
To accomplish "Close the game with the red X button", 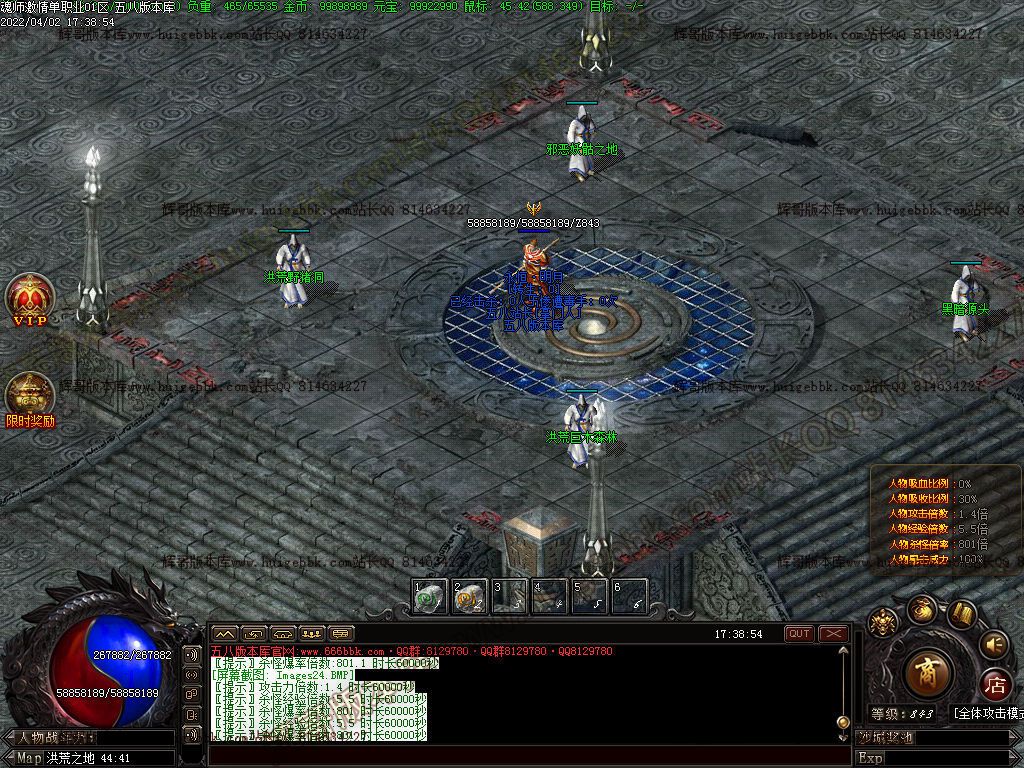I will click(x=833, y=634).
